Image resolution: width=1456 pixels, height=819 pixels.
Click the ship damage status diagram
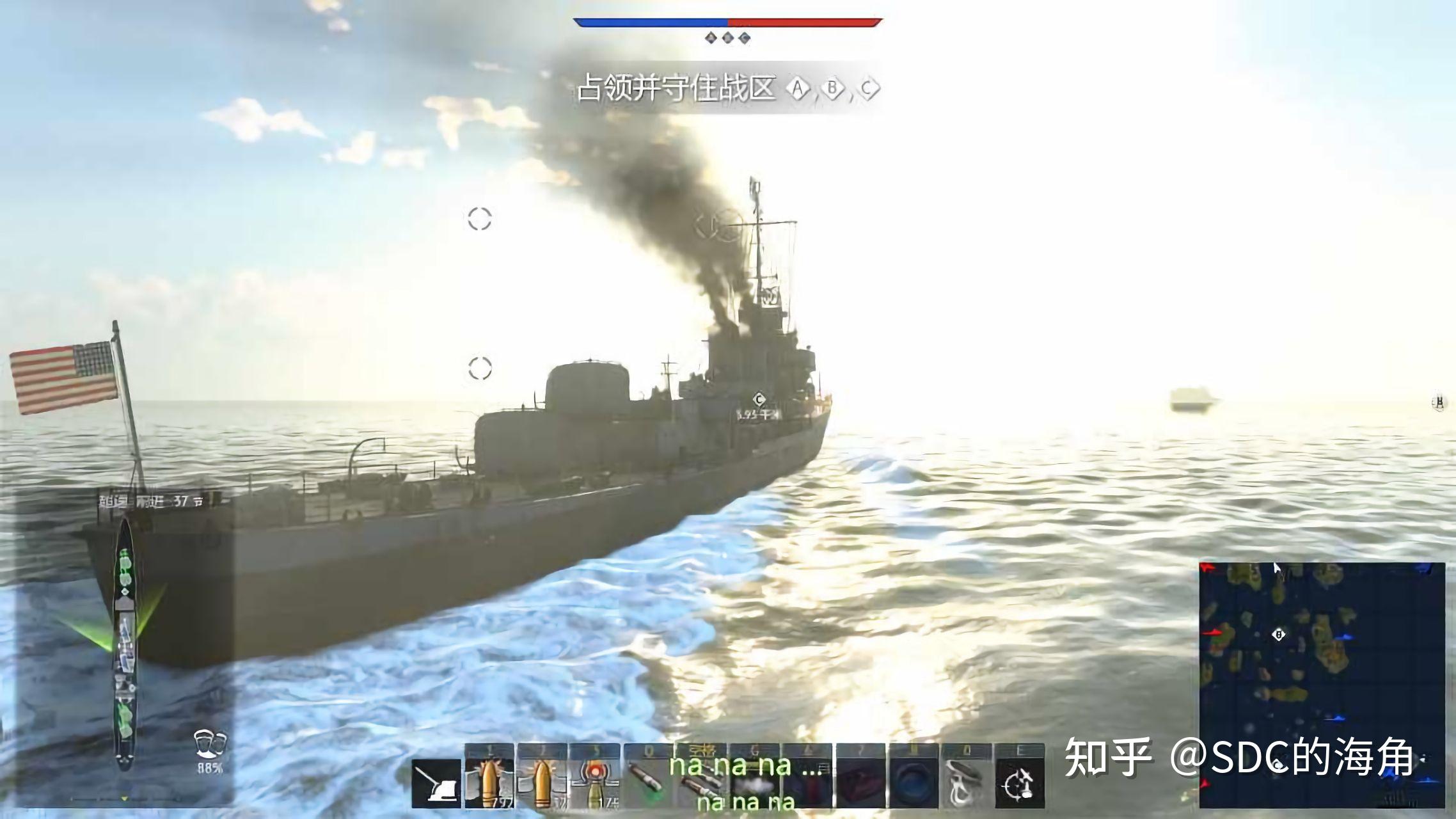[x=125, y=643]
